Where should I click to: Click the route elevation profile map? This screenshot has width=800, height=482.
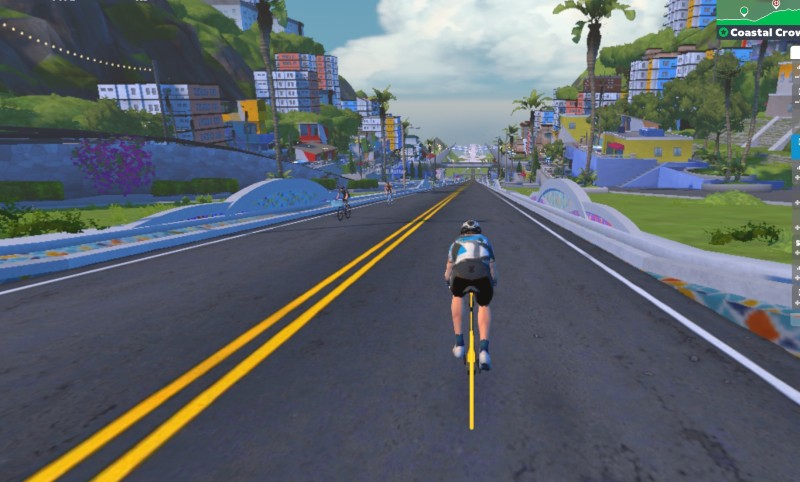[758, 11]
